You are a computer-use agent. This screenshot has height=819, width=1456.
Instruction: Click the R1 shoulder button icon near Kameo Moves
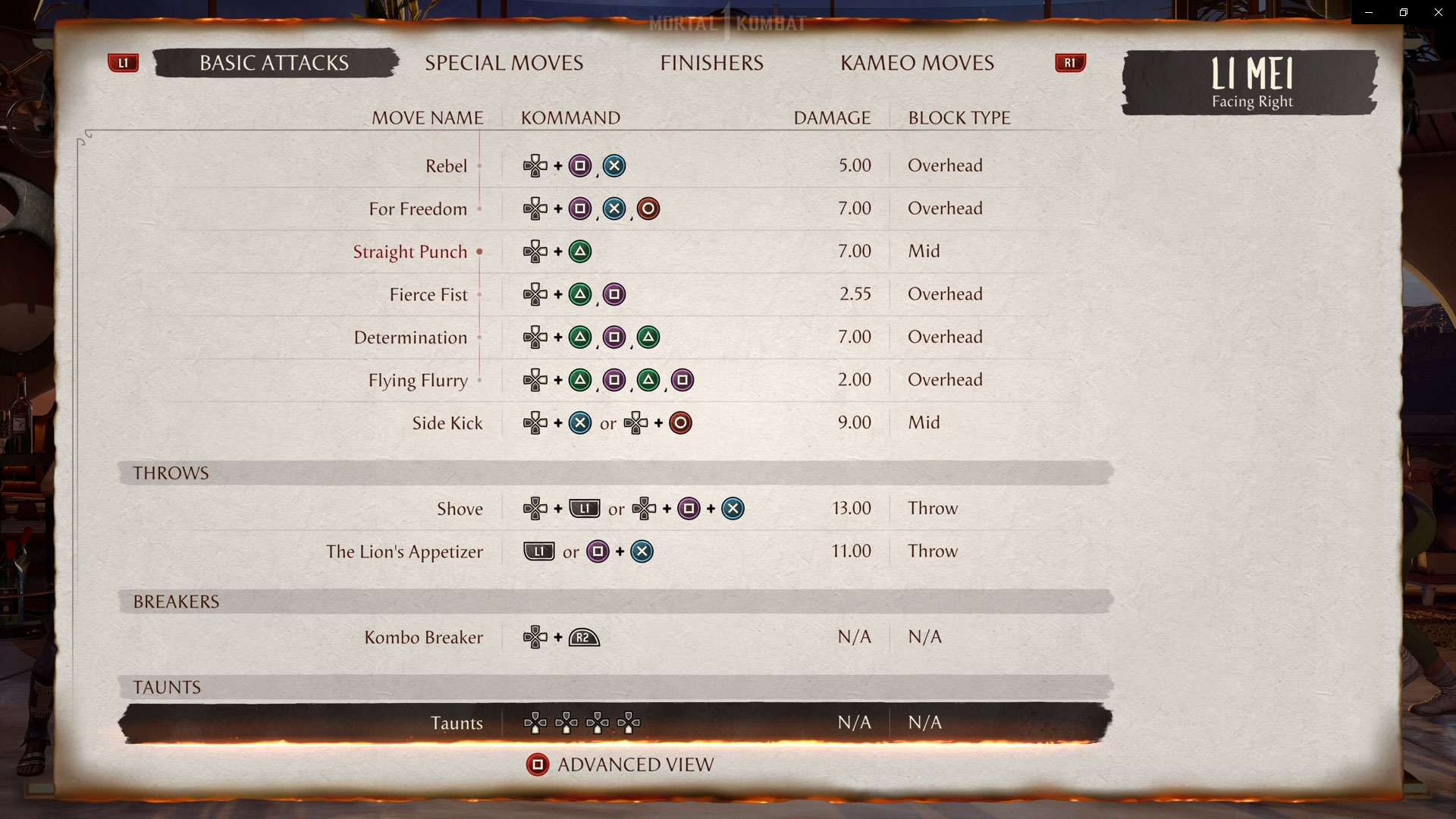1070,63
